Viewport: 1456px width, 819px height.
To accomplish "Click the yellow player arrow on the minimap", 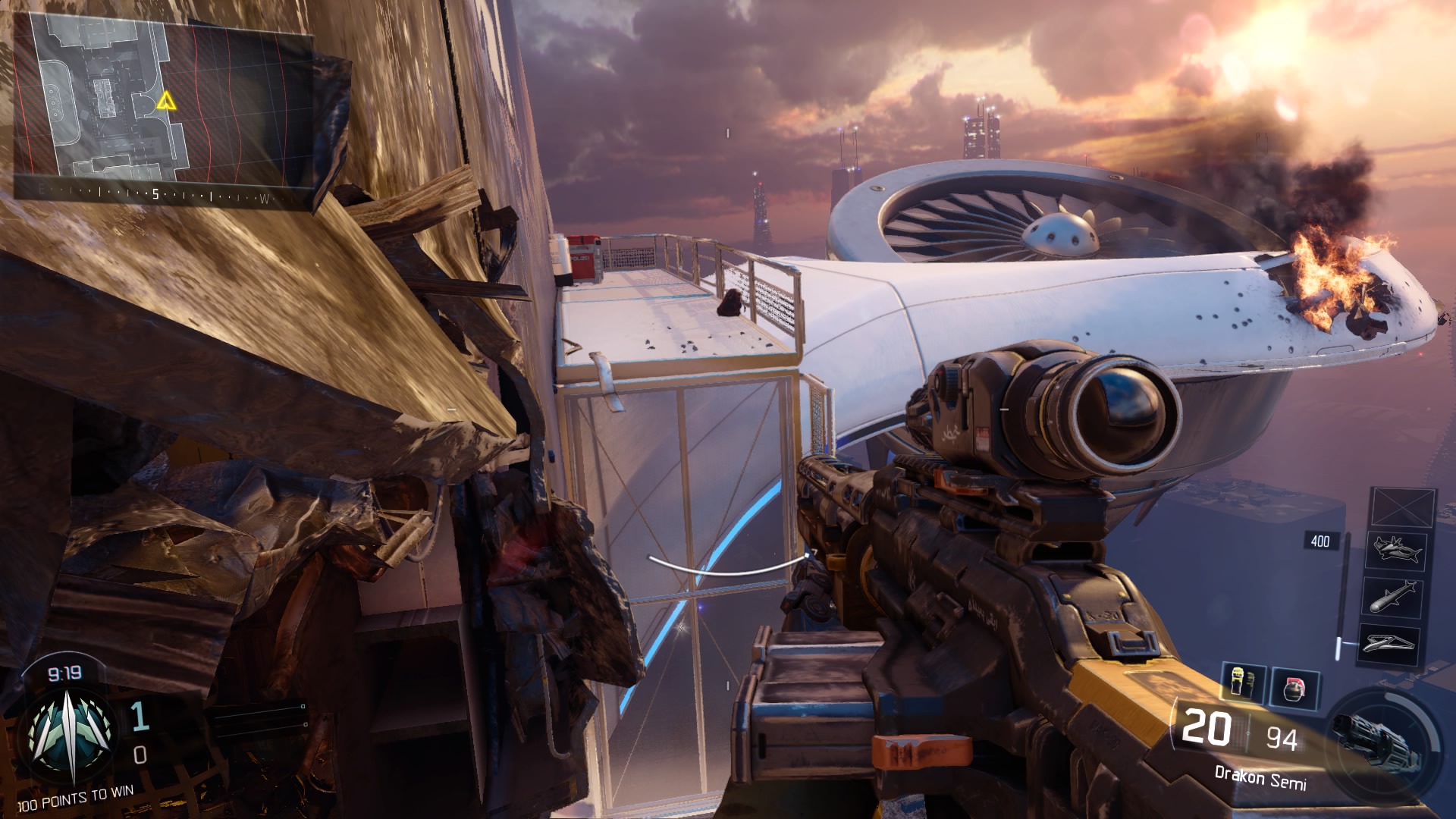I will click(165, 101).
